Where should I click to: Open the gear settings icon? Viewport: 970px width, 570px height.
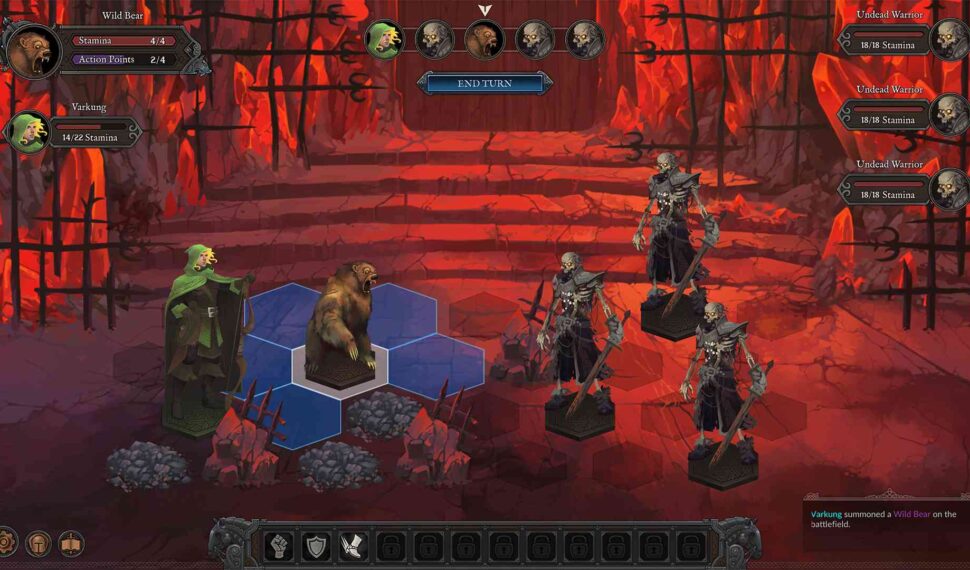(x=5, y=543)
